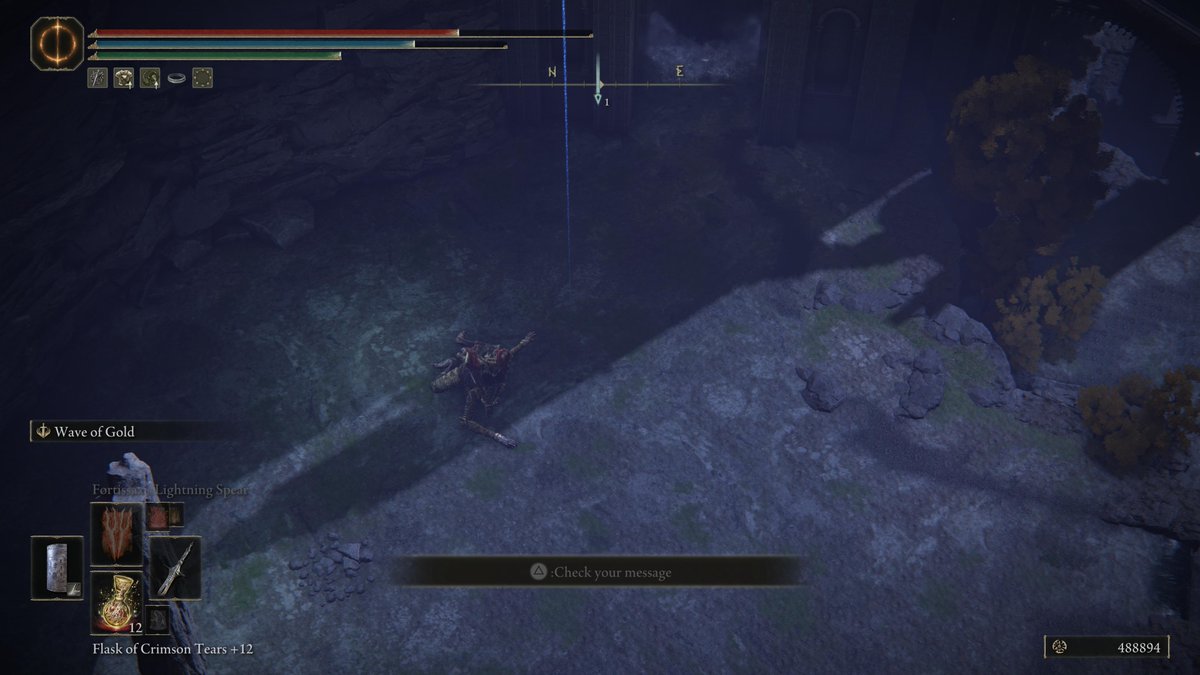1200x675 pixels.
Task: Click the next queued spell icon
Action: click(157, 516)
